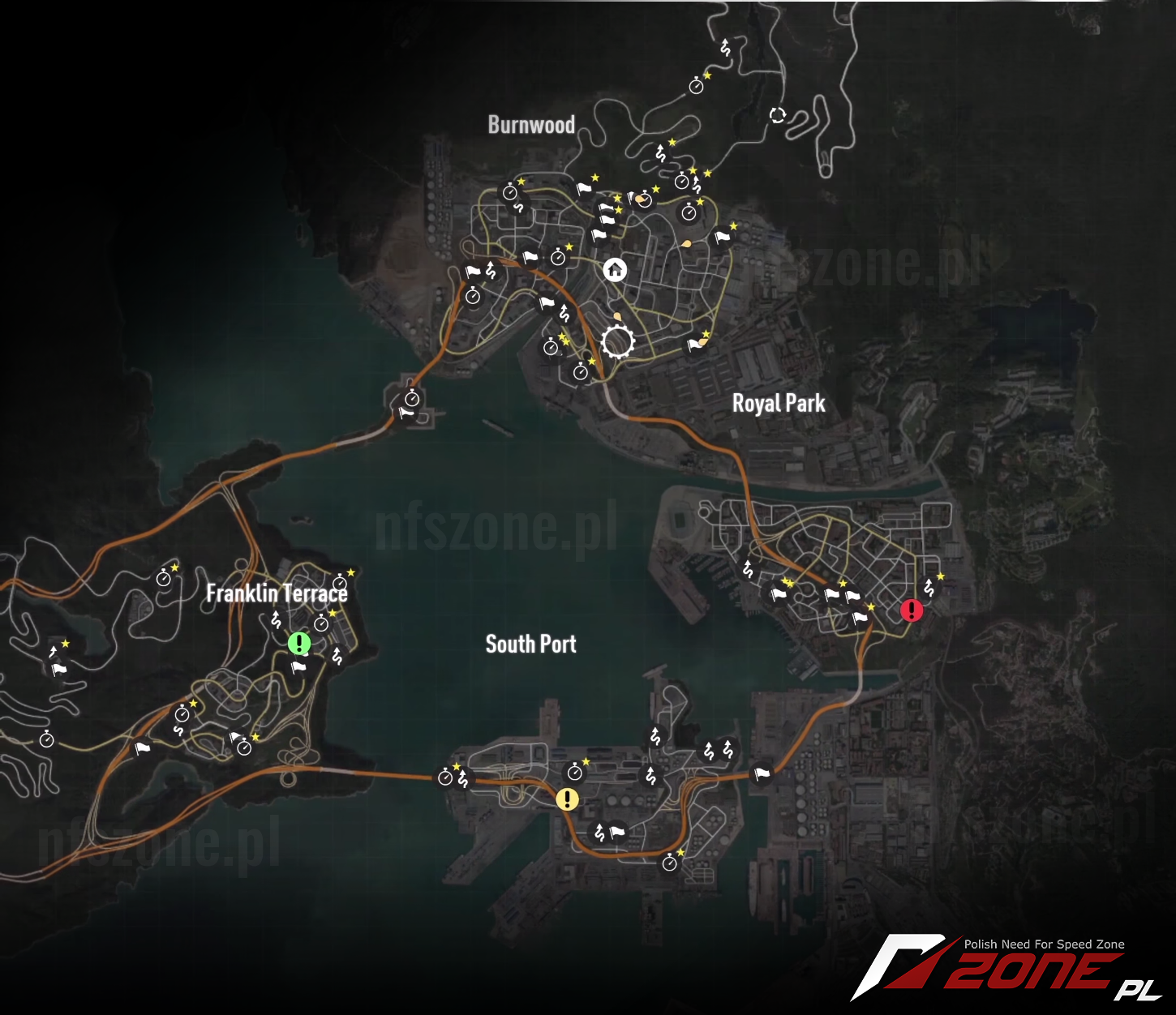Click the yellow exclamation marker in South Port
Viewport: 1176px width, 1015px height.
pos(566,799)
